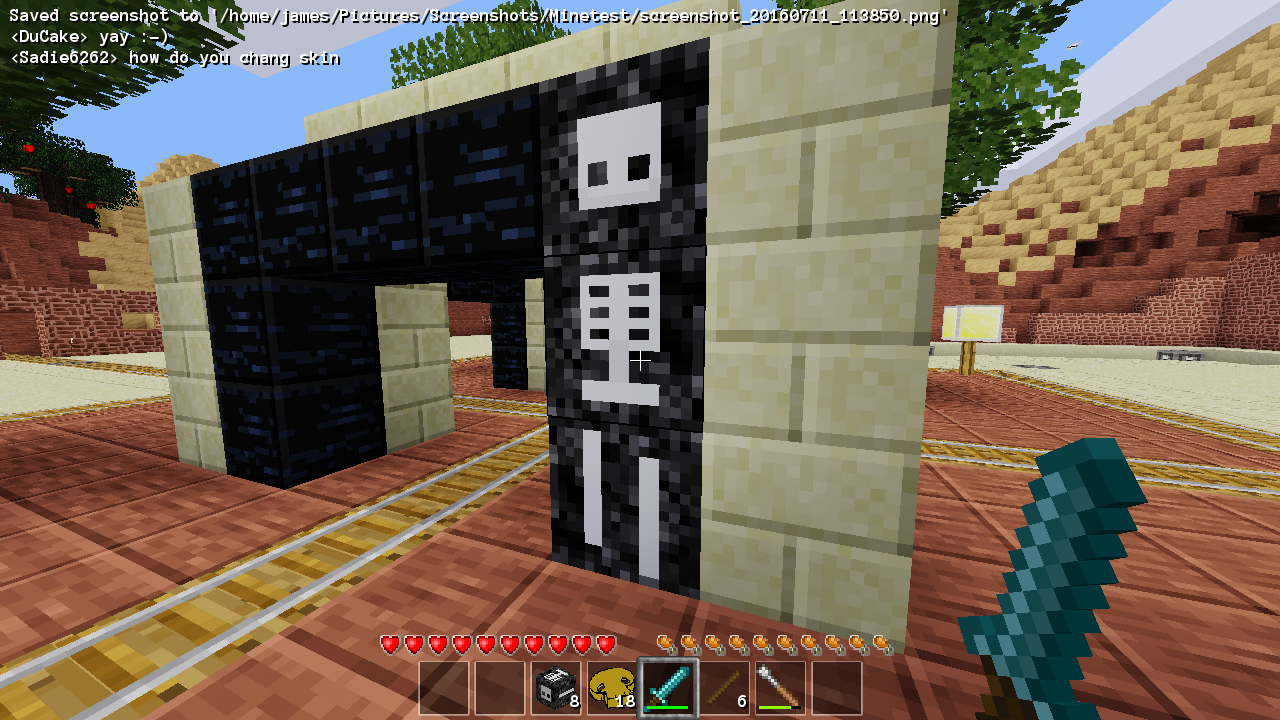Select the stack of 18 gold lumps
Viewport: 1280px width, 720px height.
pyautogui.click(x=612, y=687)
